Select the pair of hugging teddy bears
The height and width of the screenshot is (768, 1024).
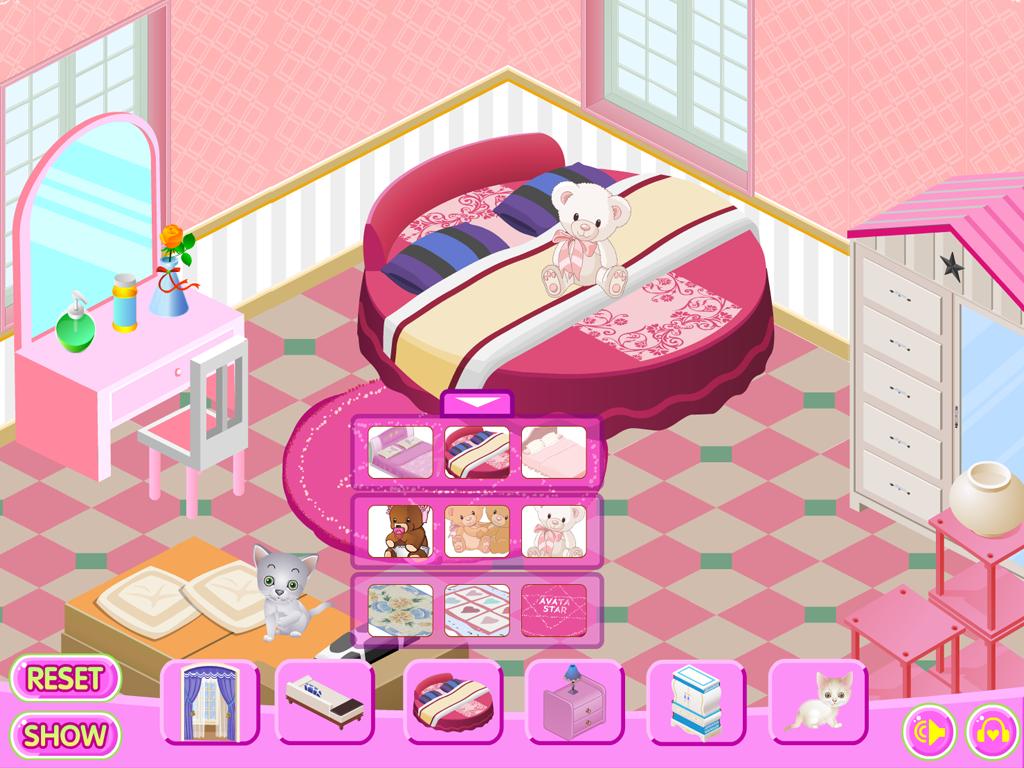477,530
